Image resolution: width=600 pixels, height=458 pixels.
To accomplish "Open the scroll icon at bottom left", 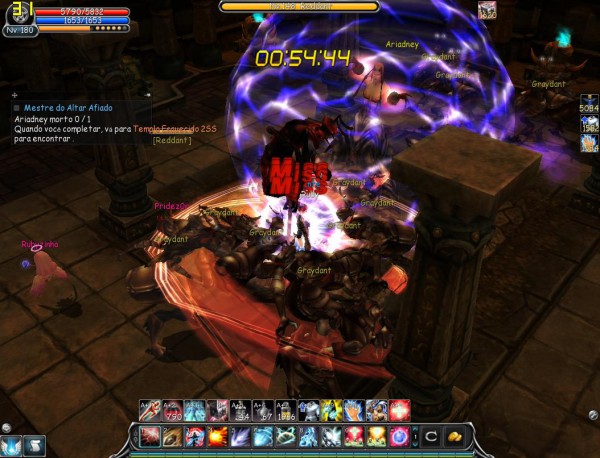I will point(34,445).
